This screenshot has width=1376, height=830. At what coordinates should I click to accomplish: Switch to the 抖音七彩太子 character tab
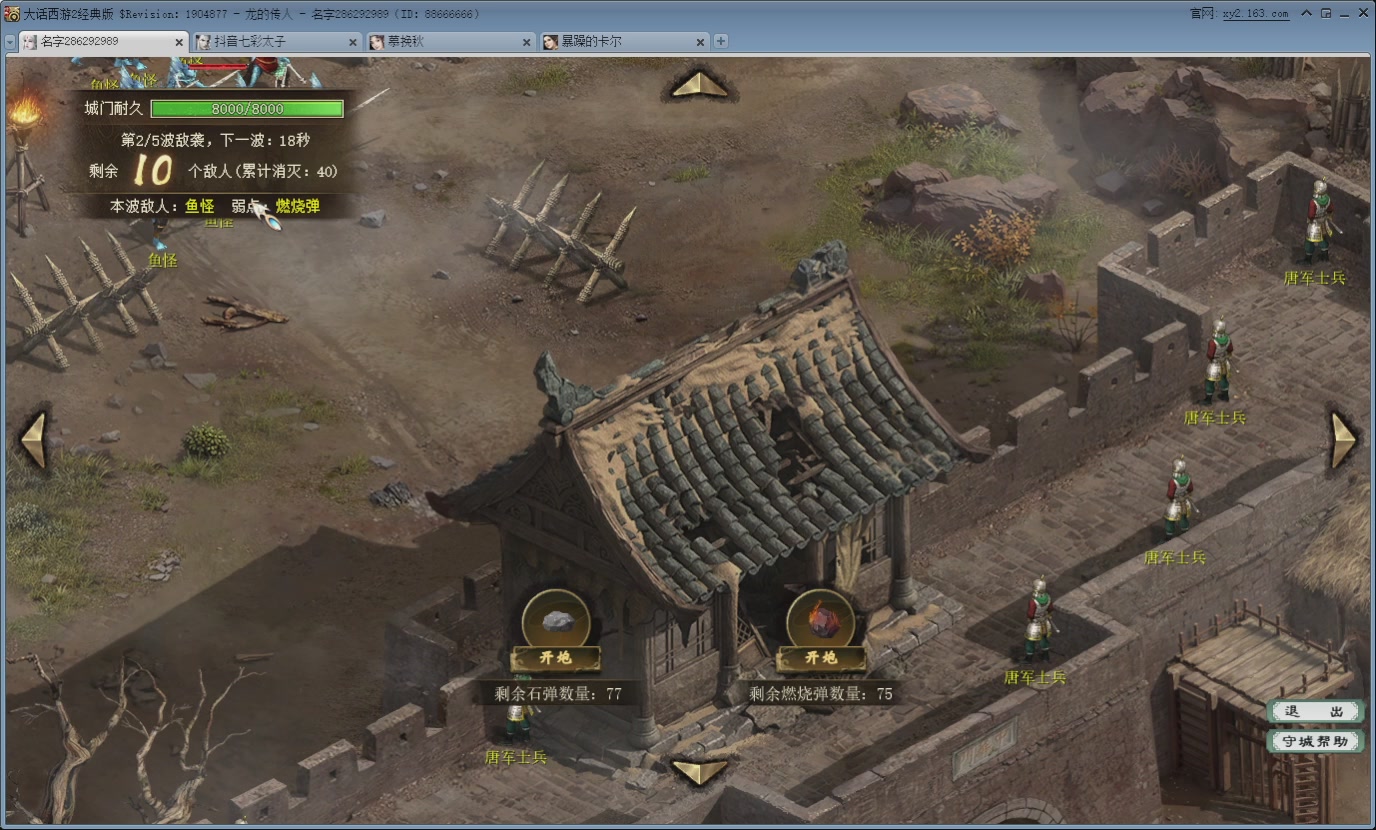[270, 42]
